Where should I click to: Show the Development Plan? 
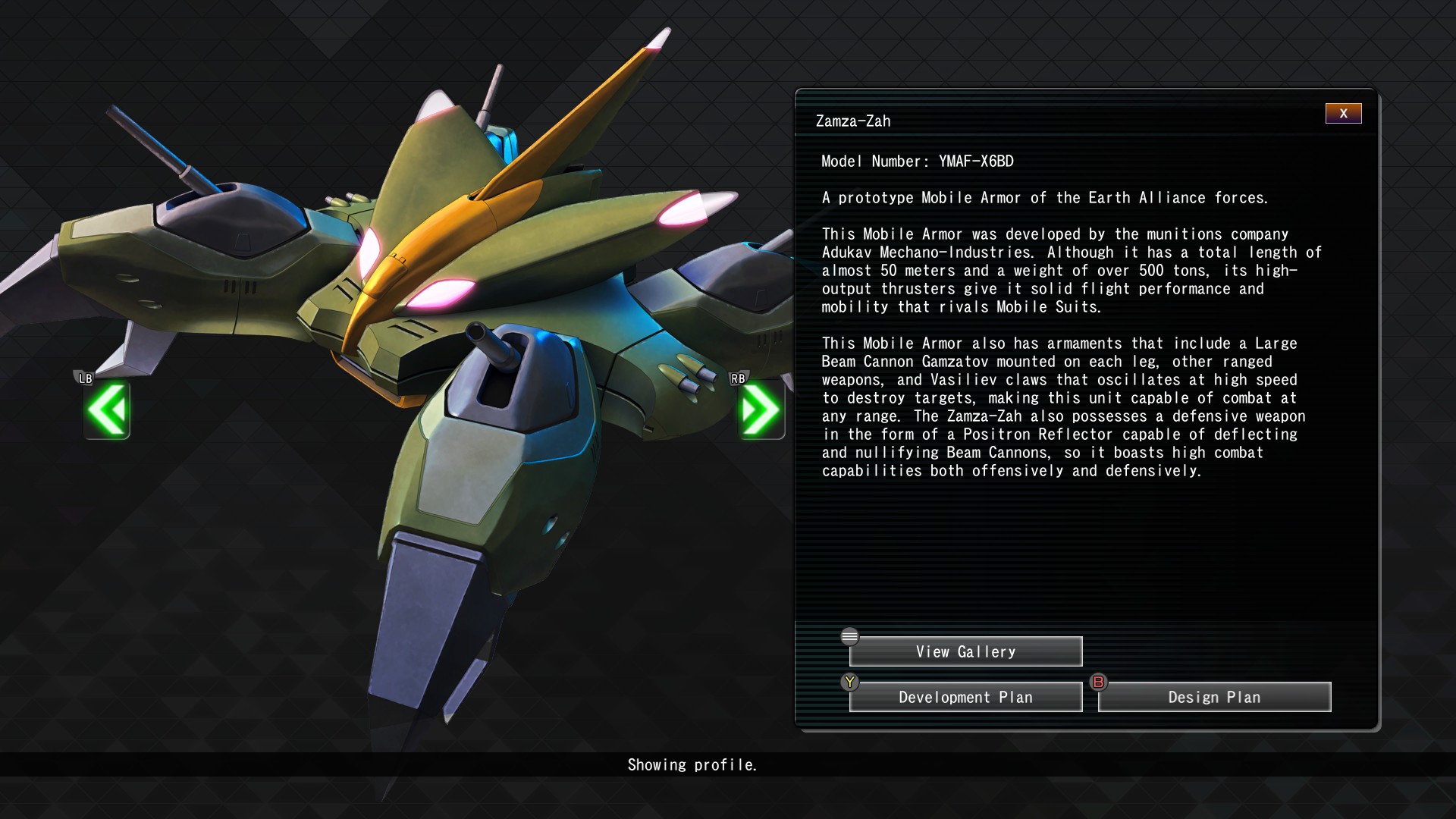coord(965,697)
